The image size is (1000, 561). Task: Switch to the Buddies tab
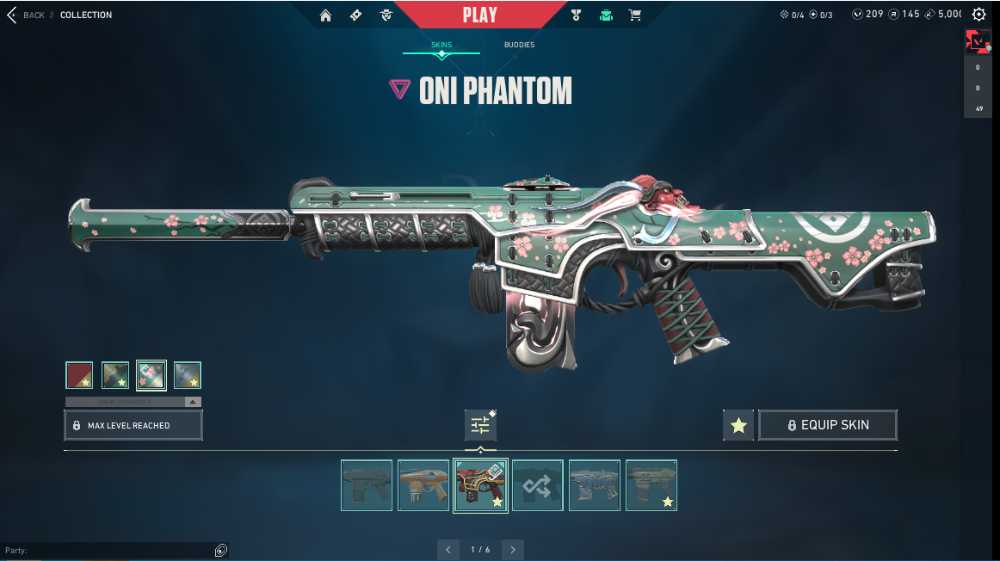(x=519, y=45)
